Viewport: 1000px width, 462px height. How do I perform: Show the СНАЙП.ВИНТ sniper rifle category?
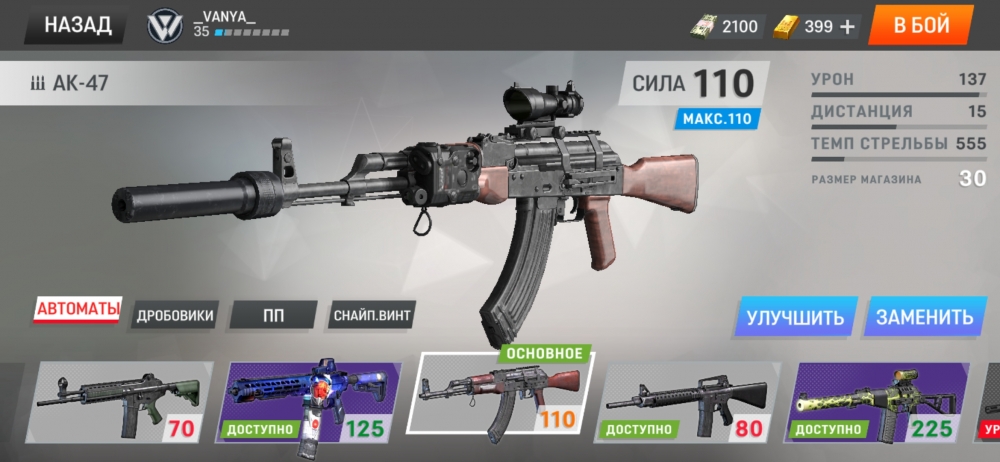click(371, 316)
